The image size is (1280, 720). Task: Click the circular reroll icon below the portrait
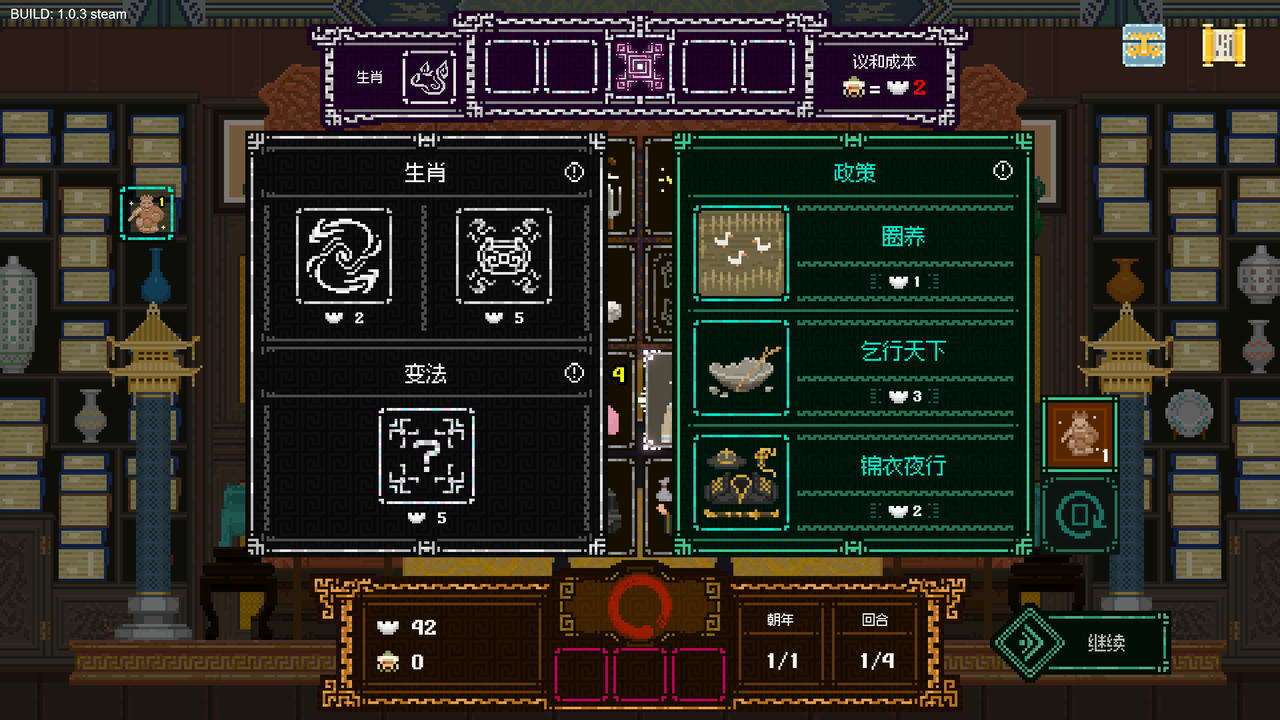[x=1079, y=512]
